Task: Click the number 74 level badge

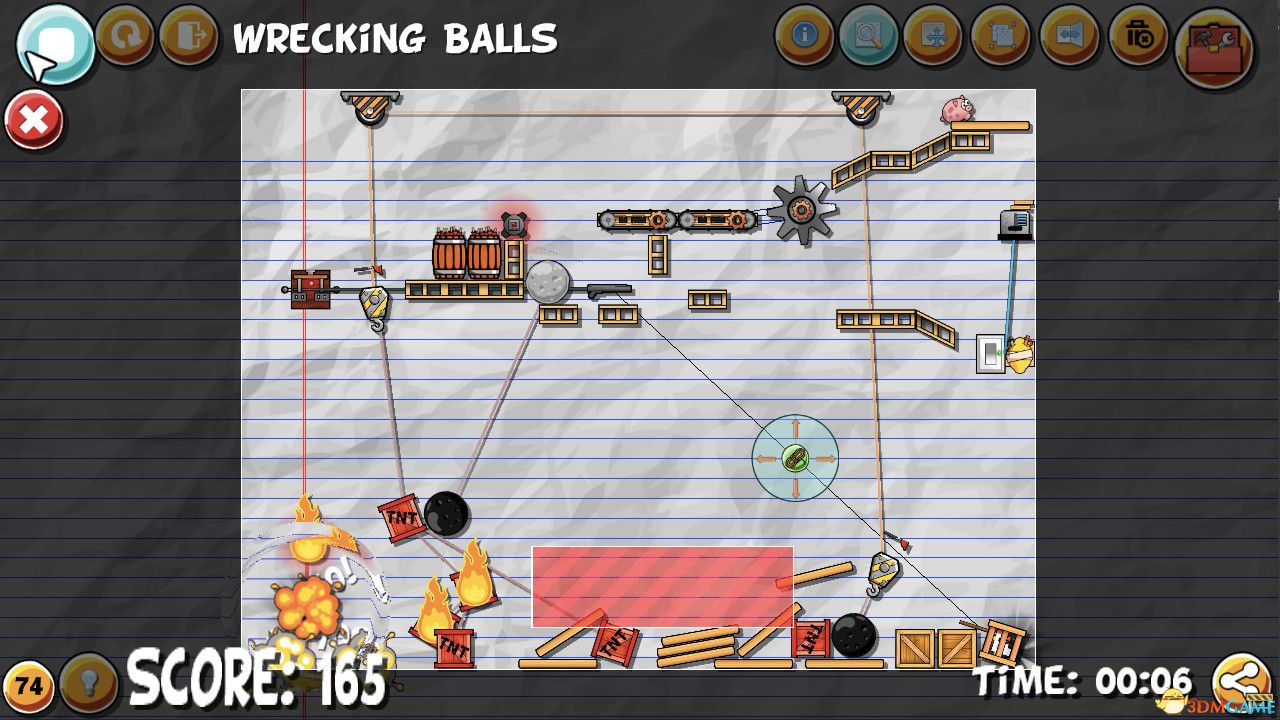Action: click(29, 687)
